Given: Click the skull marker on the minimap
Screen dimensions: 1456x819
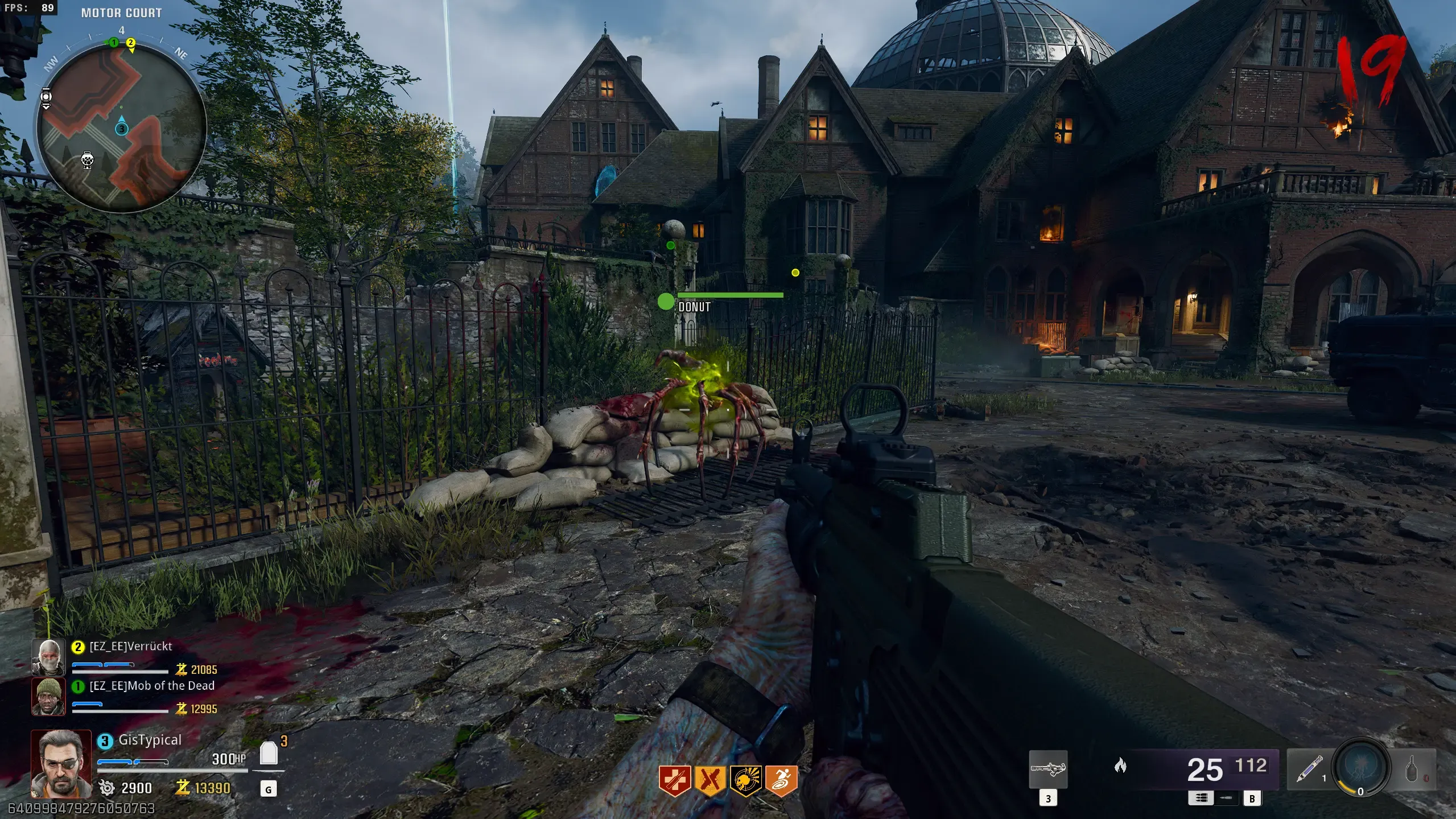Looking at the screenshot, I should [87, 160].
